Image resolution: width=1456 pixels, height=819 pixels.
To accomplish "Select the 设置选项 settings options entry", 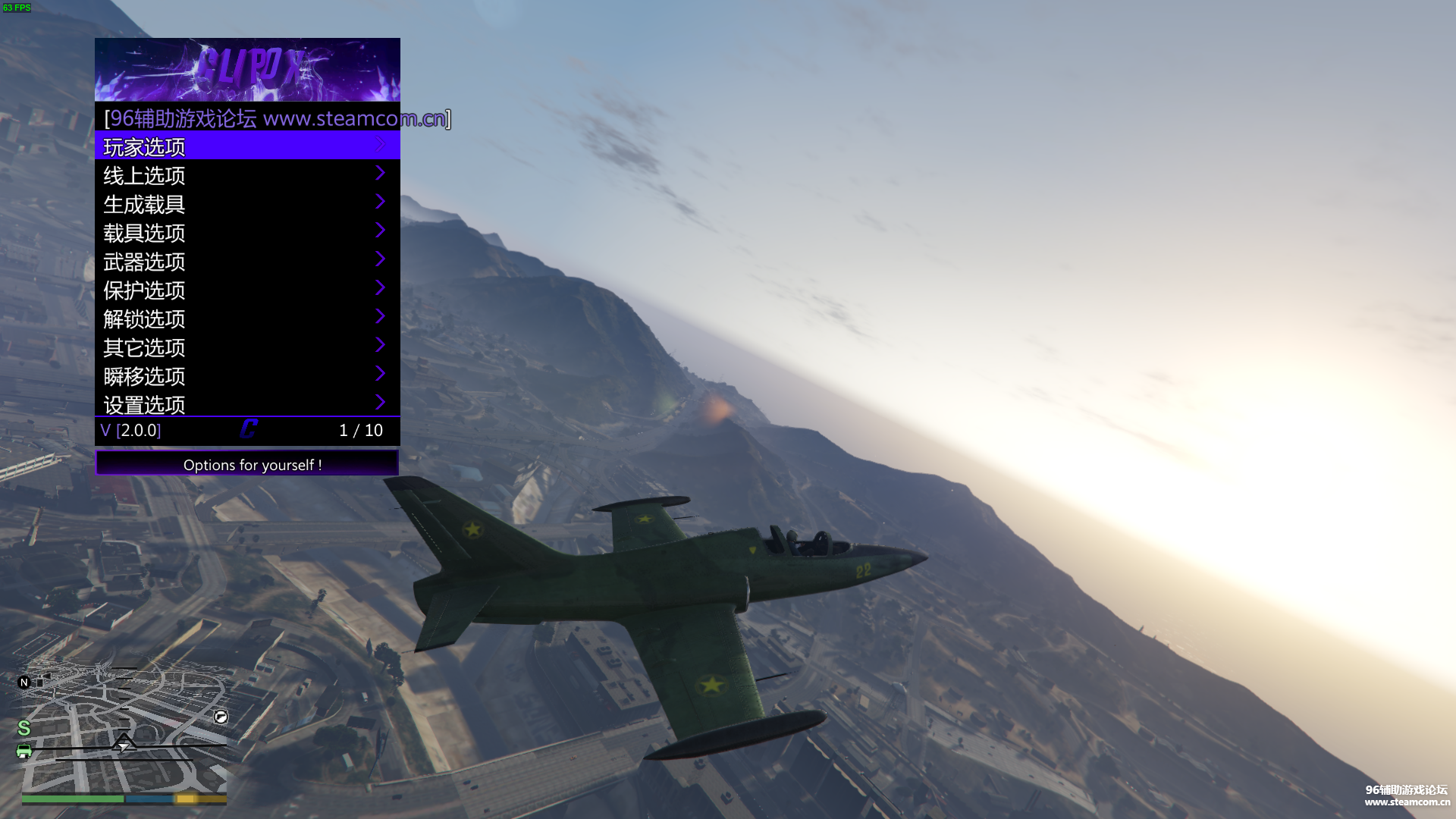I will [247, 404].
